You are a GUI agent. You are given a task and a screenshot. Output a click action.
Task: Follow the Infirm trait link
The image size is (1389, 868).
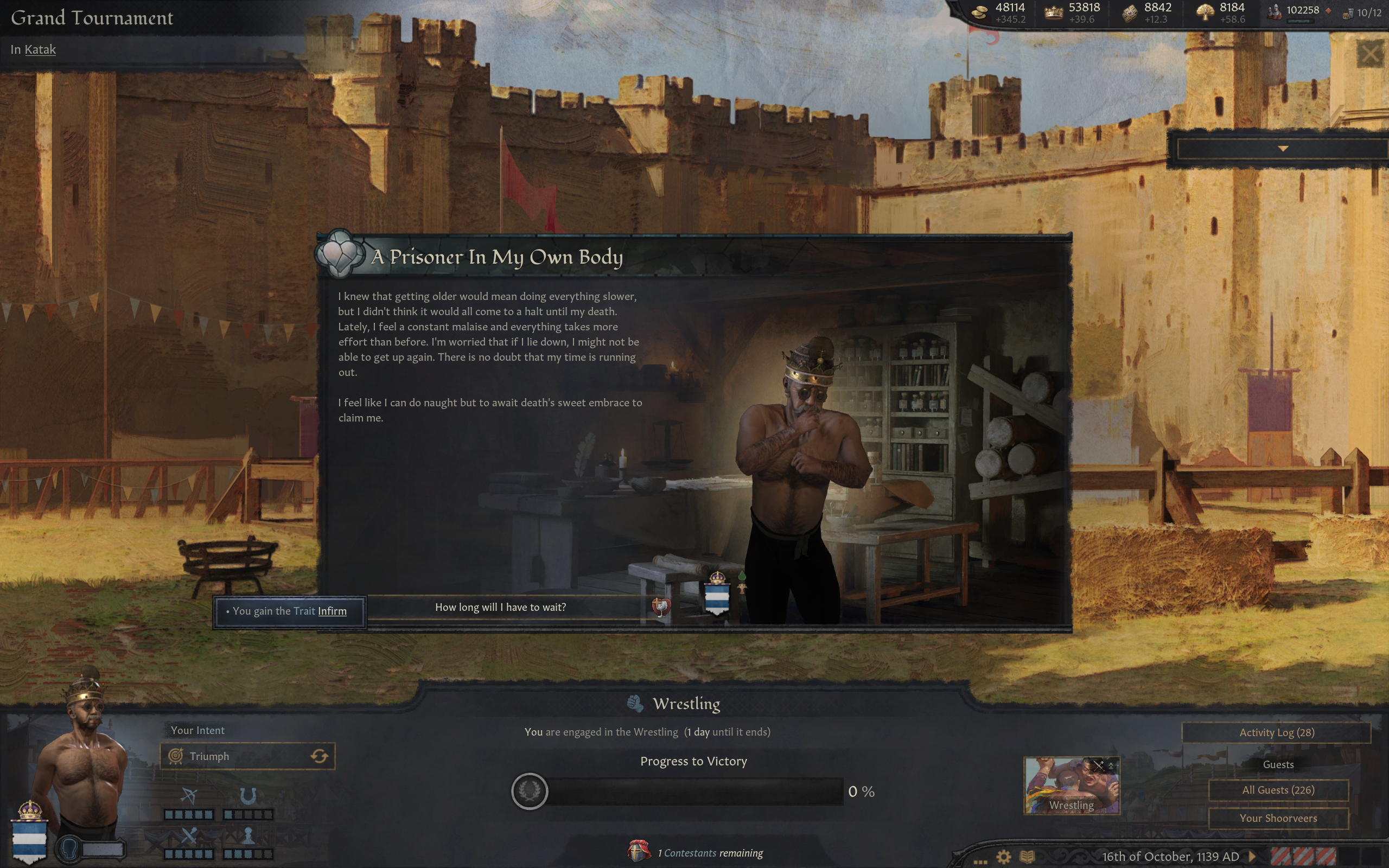pos(332,611)
